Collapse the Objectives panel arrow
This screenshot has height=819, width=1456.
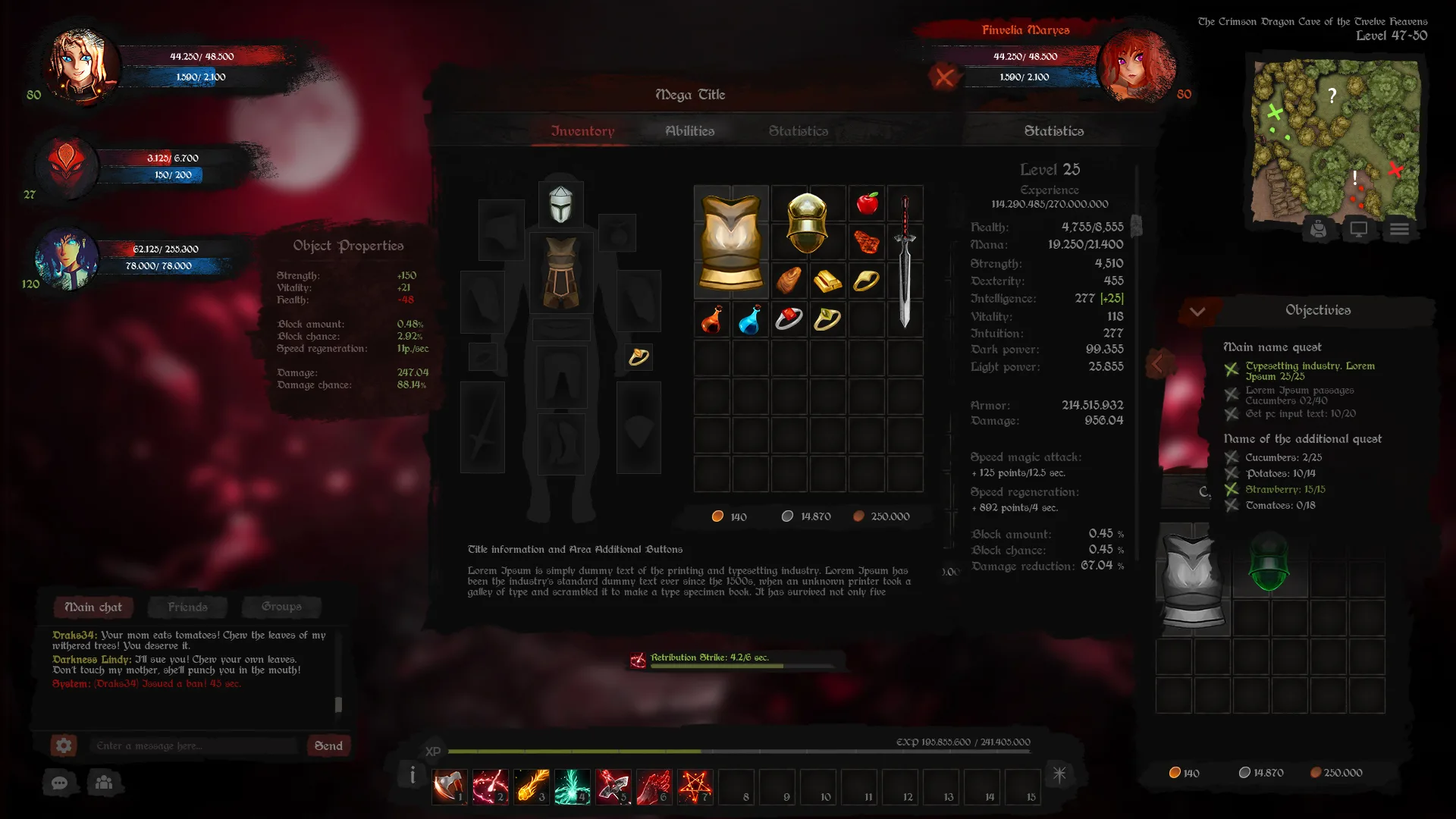(1197, 311)
